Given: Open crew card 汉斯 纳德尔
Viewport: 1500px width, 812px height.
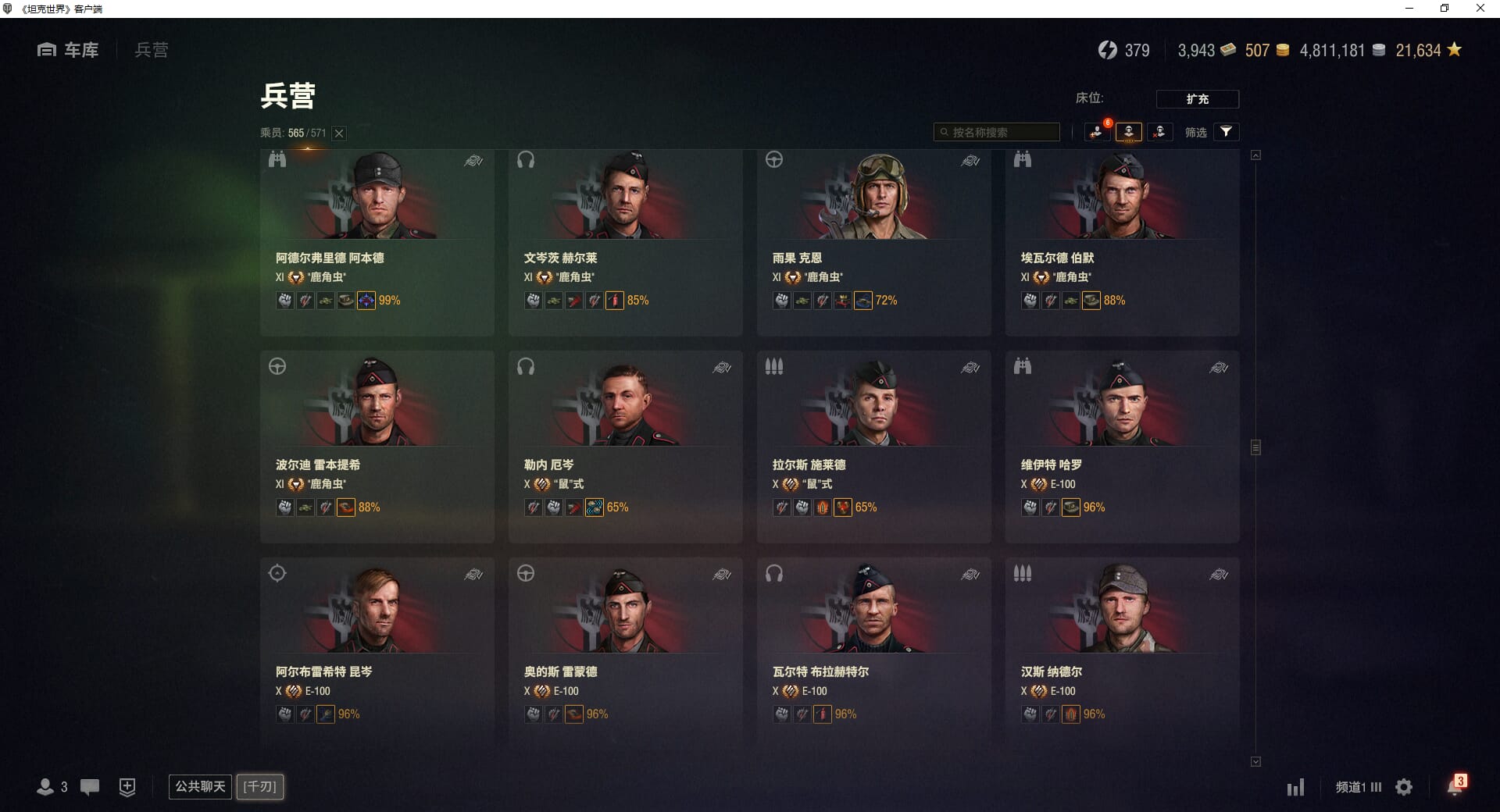Looking at the screenshot, I should coord(1122,653).
